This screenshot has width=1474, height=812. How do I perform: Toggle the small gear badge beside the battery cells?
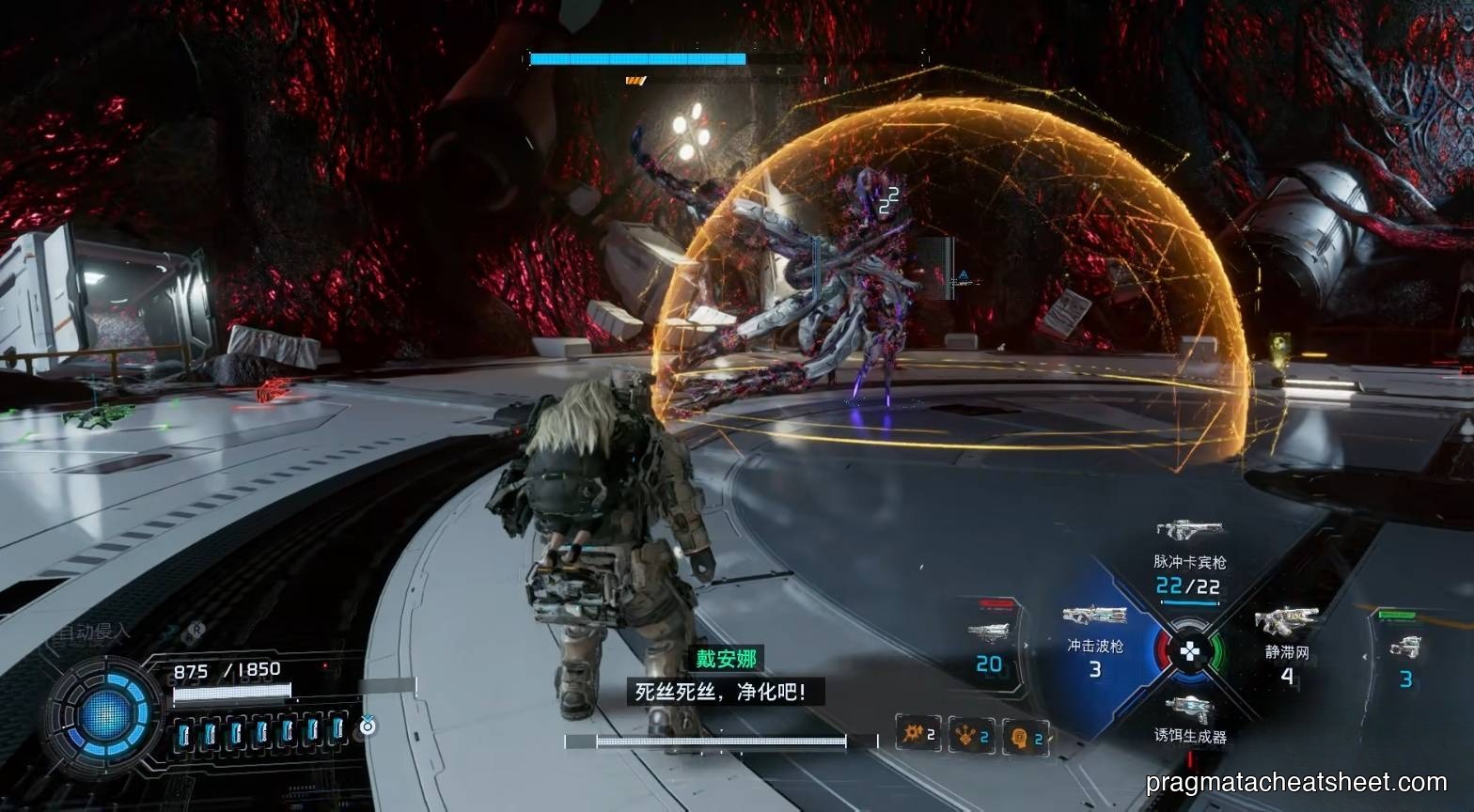coord(367,726)
